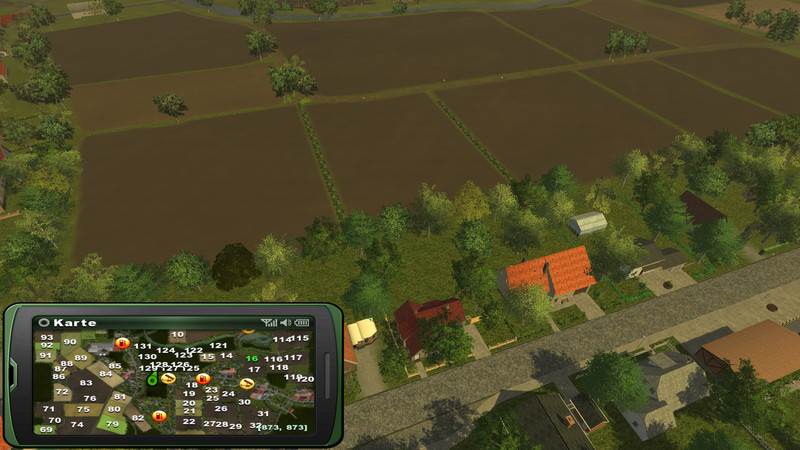Select field 26 on the map
The height and width of the screenshot is (450, 800).
221,408
